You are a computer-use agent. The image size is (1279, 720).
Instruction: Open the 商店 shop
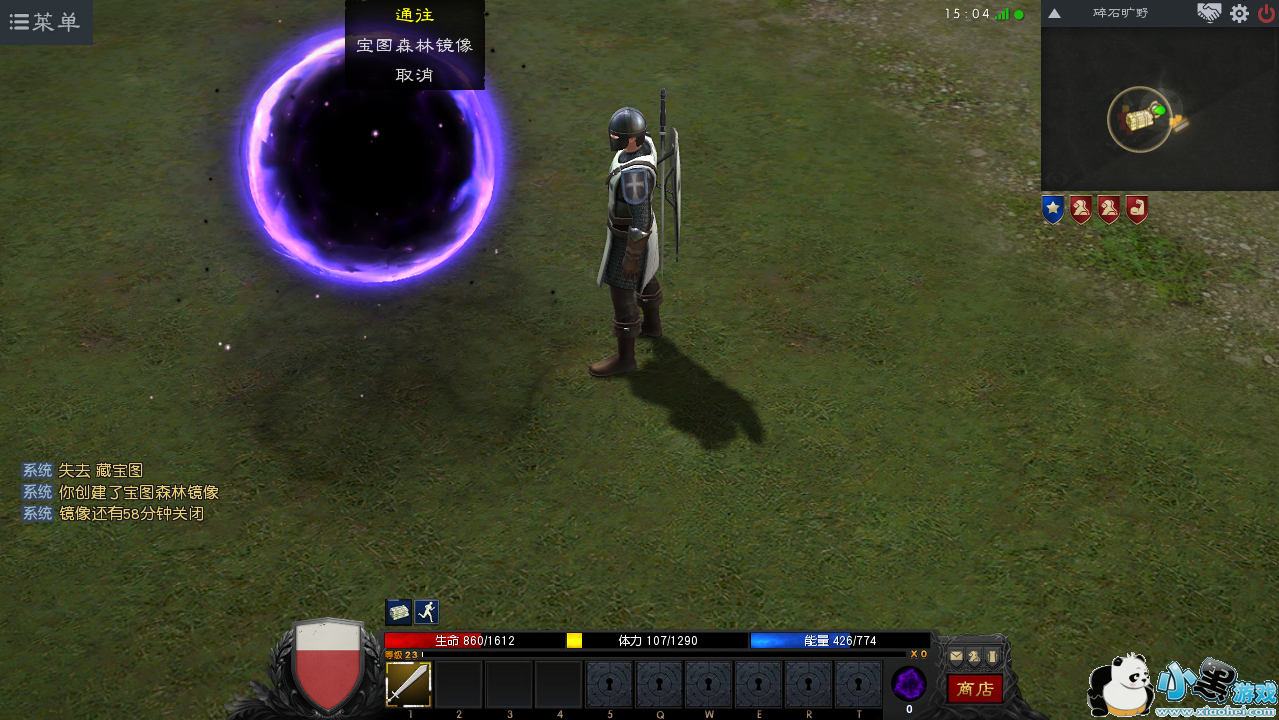[975, 688]
